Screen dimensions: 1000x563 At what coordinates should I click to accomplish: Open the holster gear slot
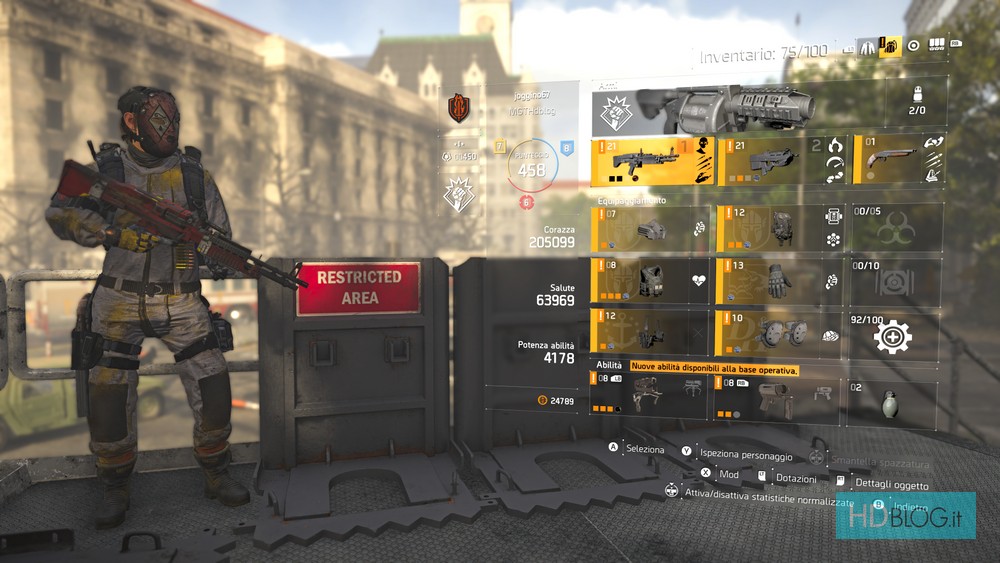coord(651,332)
